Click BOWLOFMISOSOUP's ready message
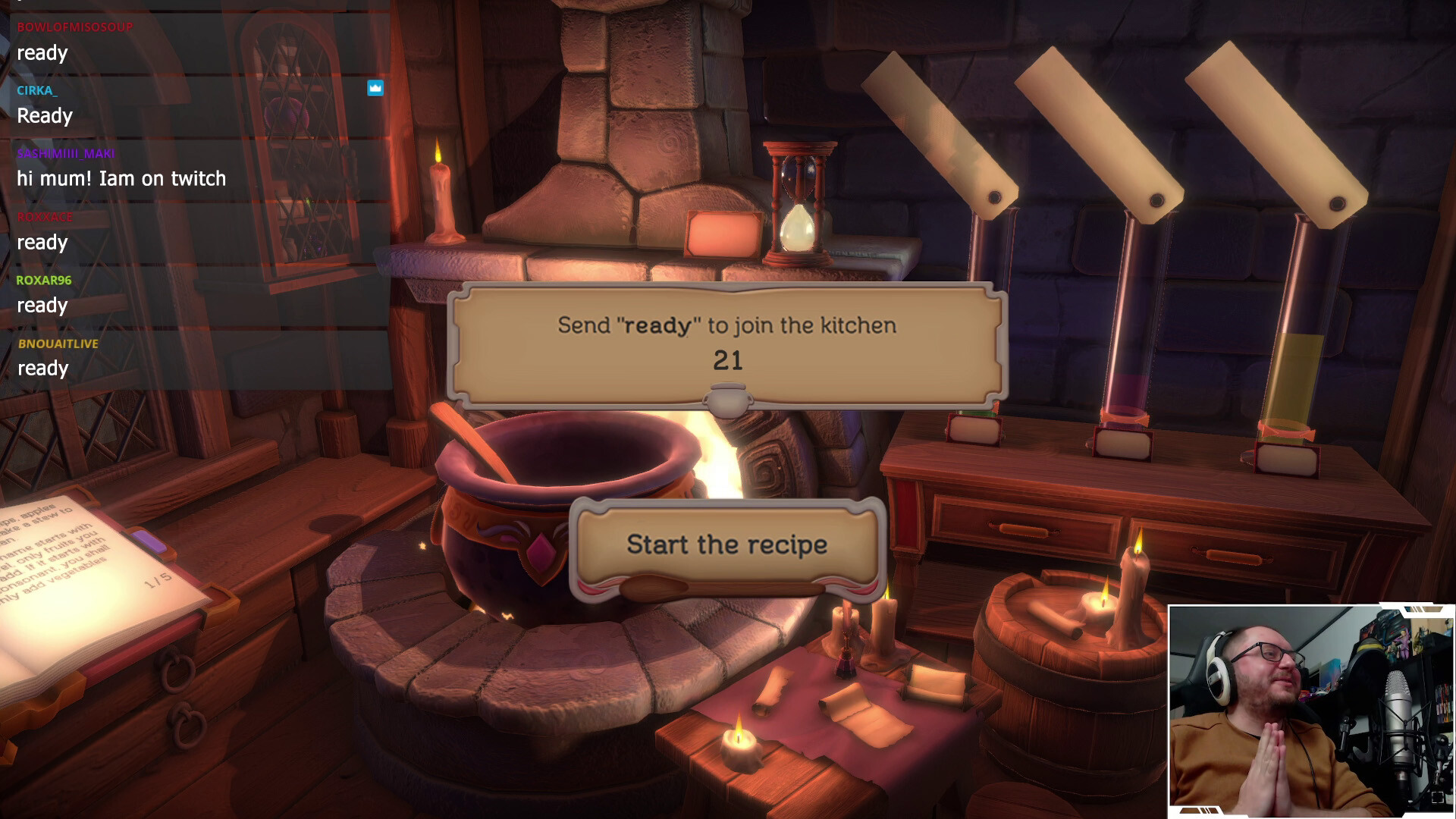Image resolution: width=1456 pixels, height=819 pixels. (x=42, y=53)
